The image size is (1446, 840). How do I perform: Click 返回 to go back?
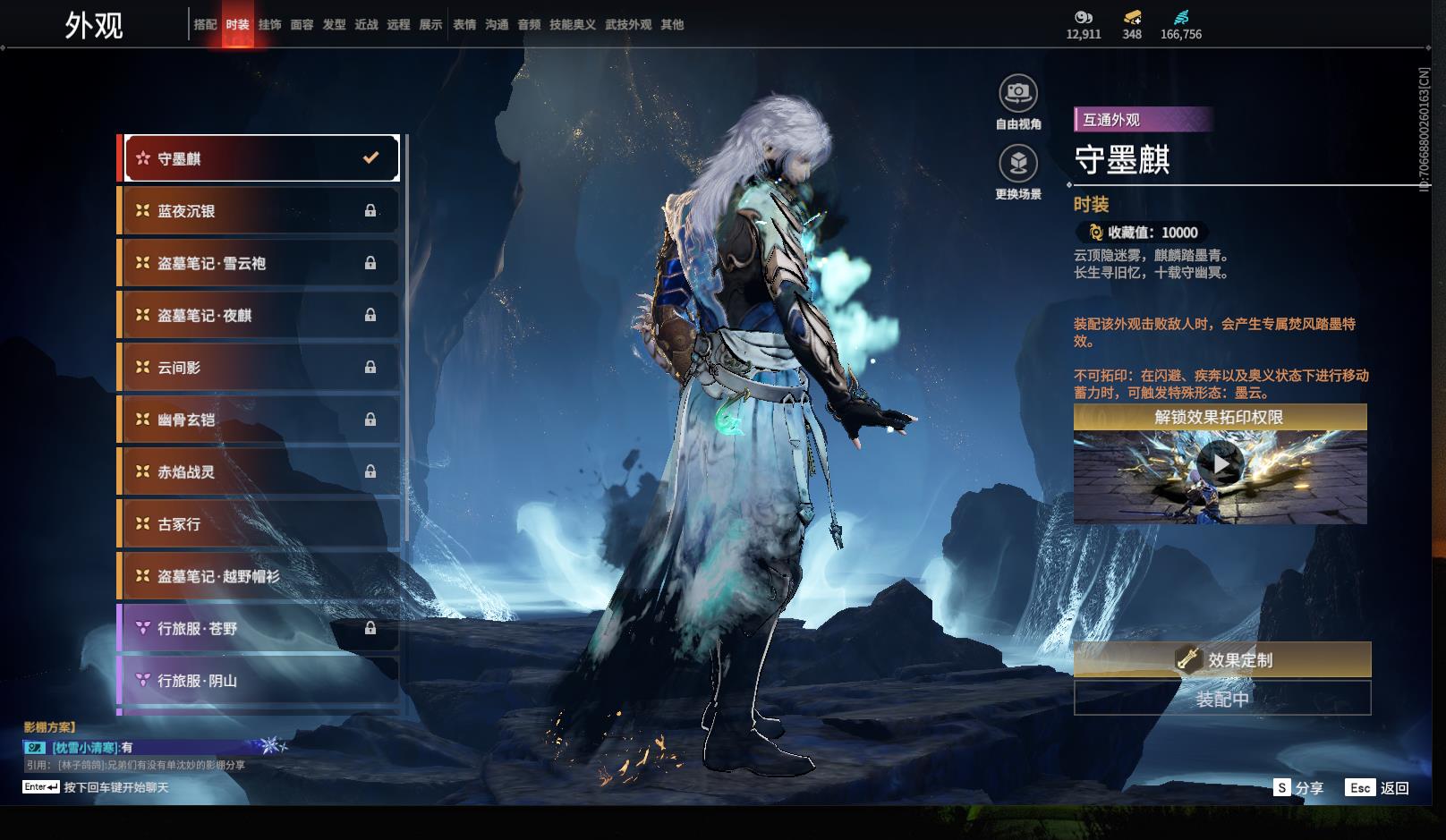1378,788
